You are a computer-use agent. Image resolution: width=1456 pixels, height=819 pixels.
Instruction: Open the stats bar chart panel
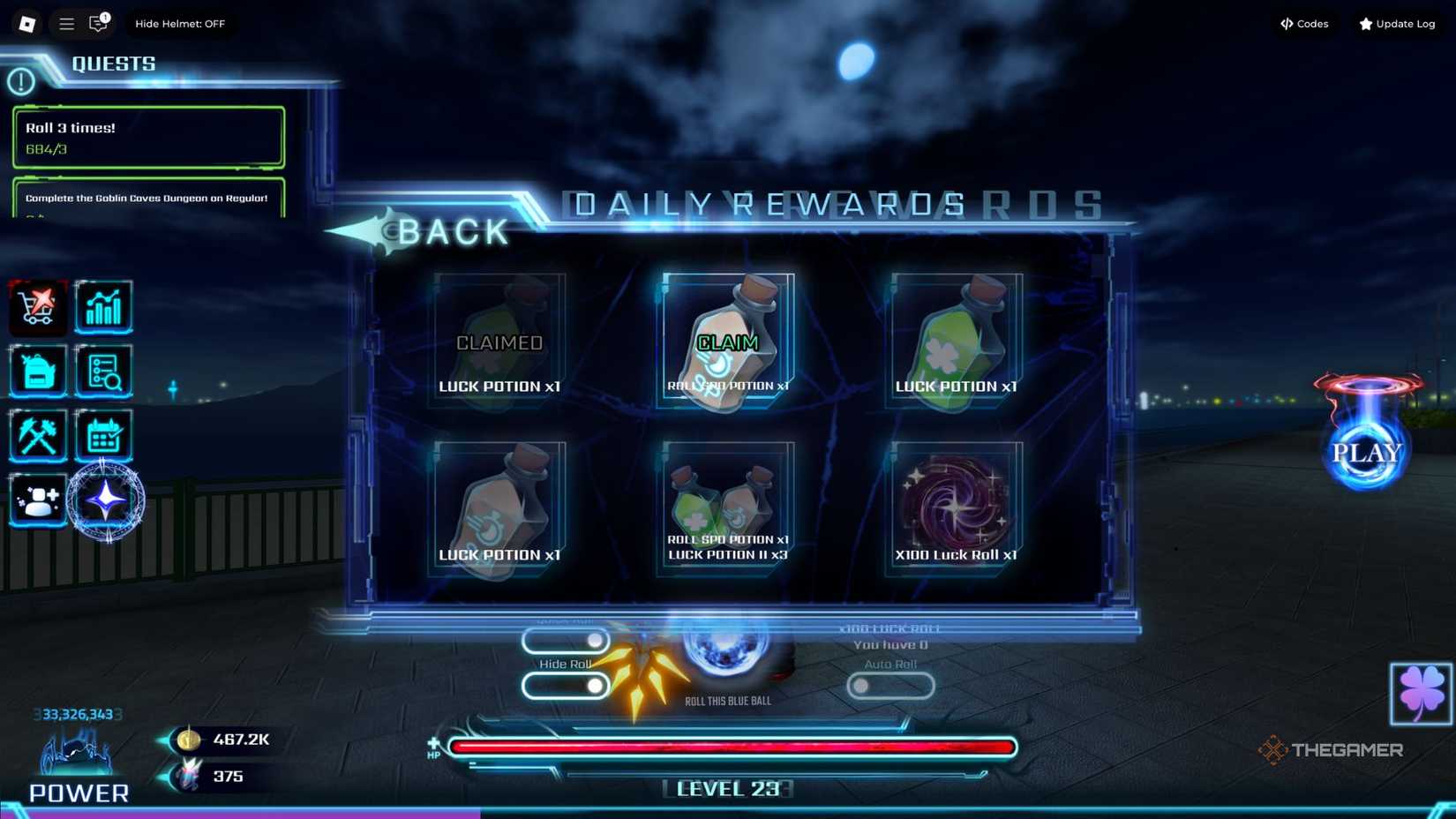tap(103, 307)
